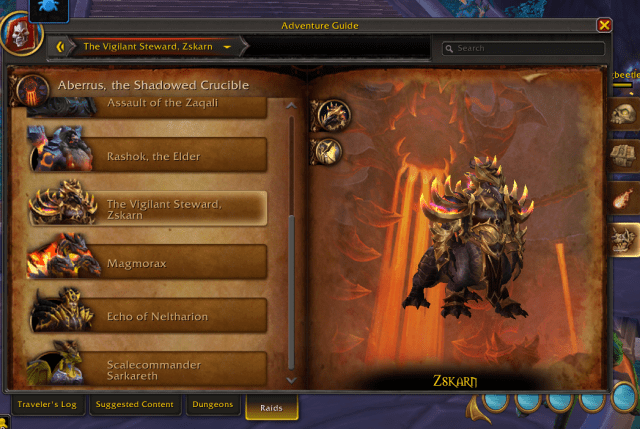Screen dimensions: 640x429
Task: Select the second creature portrait button
Action: coord(327,150)
